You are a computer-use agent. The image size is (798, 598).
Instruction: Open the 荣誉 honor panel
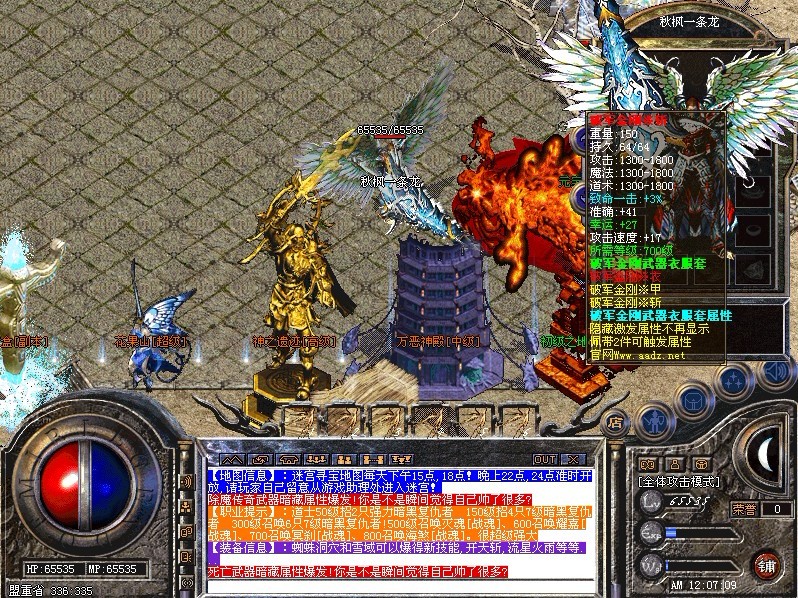click(x=743, y=508)
